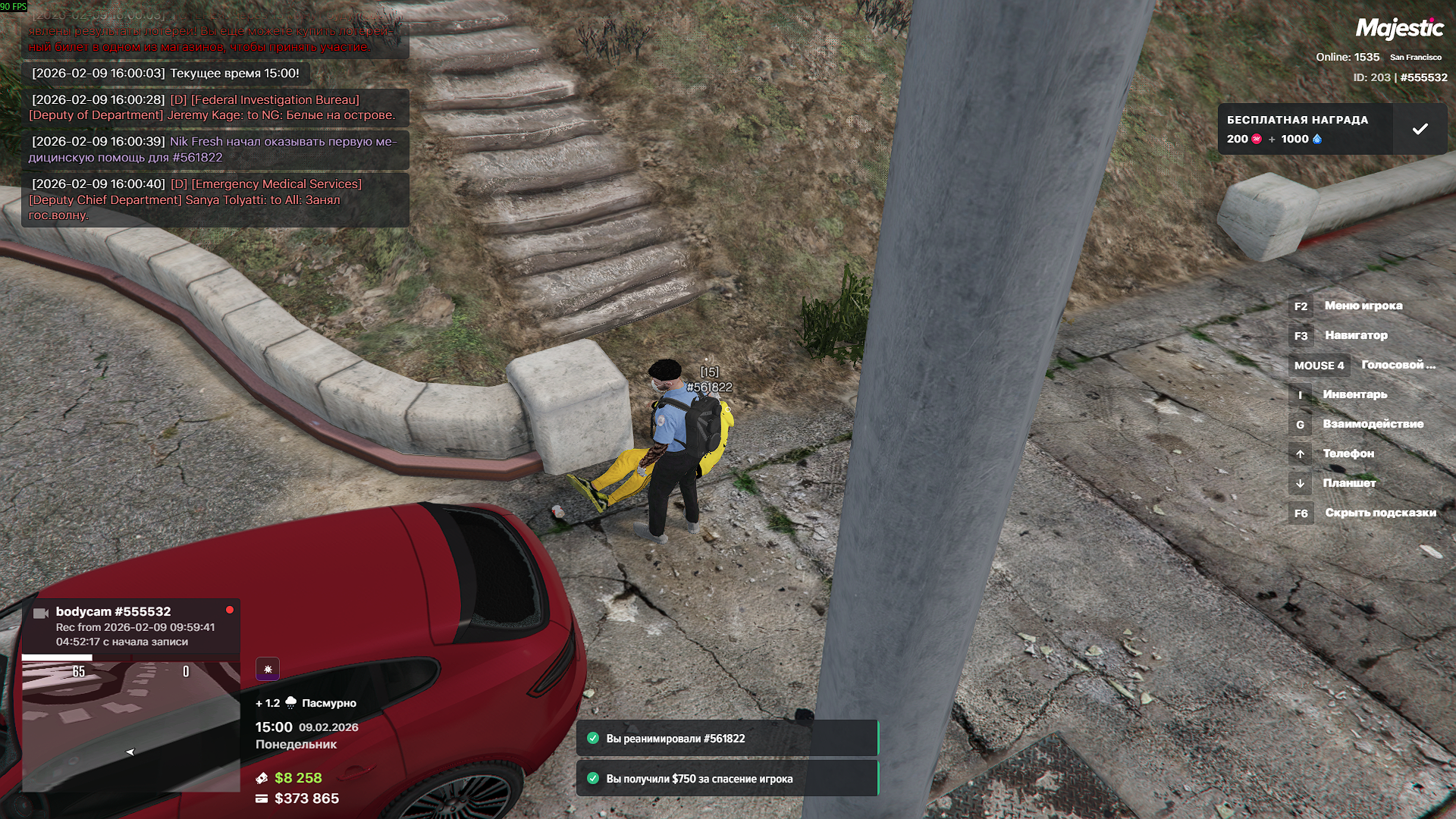Click the Nik Fresh first aid chat message
This screenshot has height=819, width=1456.
[215, 149]
